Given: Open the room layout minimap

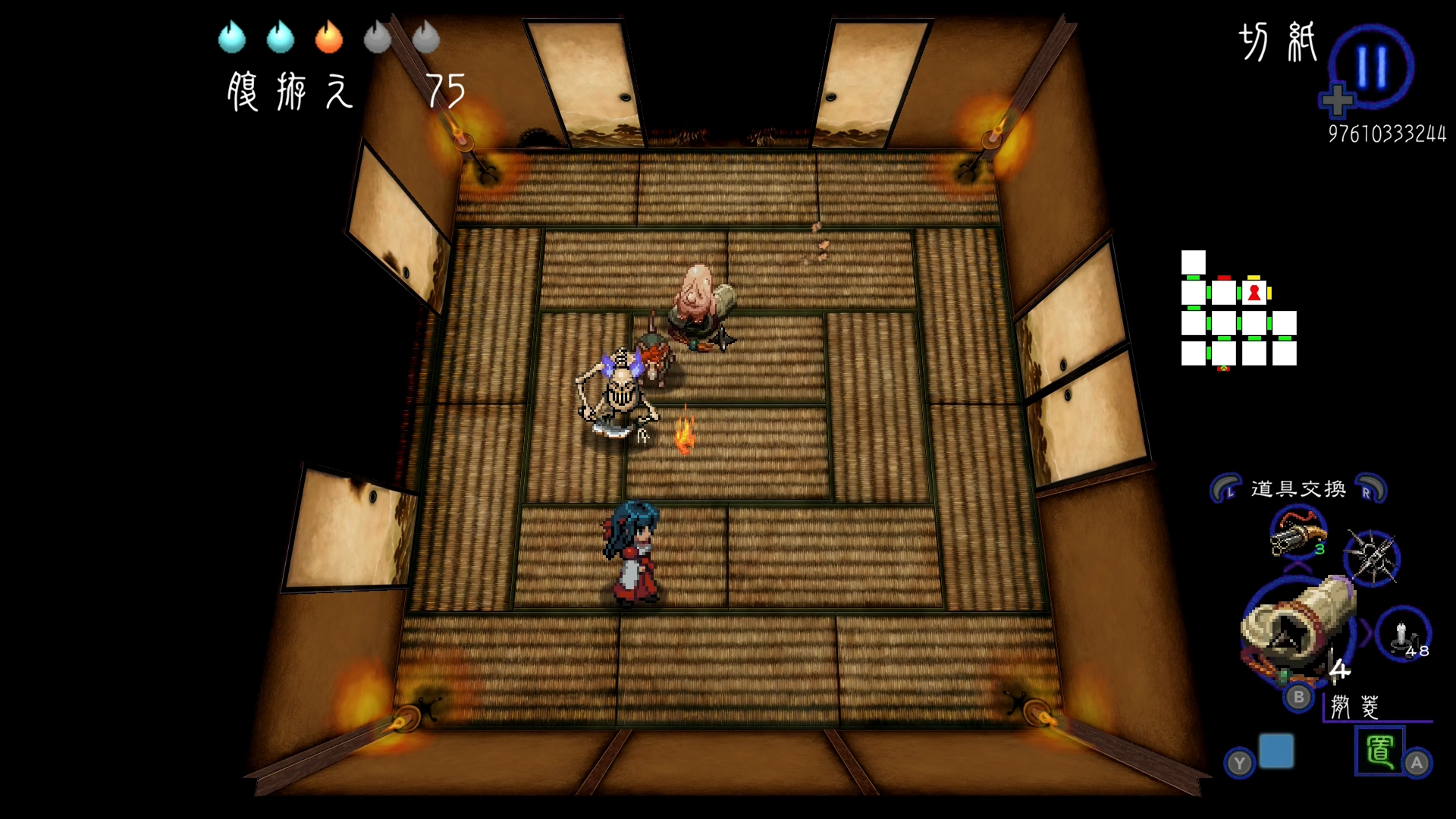Looking at the screenshot, I should coord(1238,309).
